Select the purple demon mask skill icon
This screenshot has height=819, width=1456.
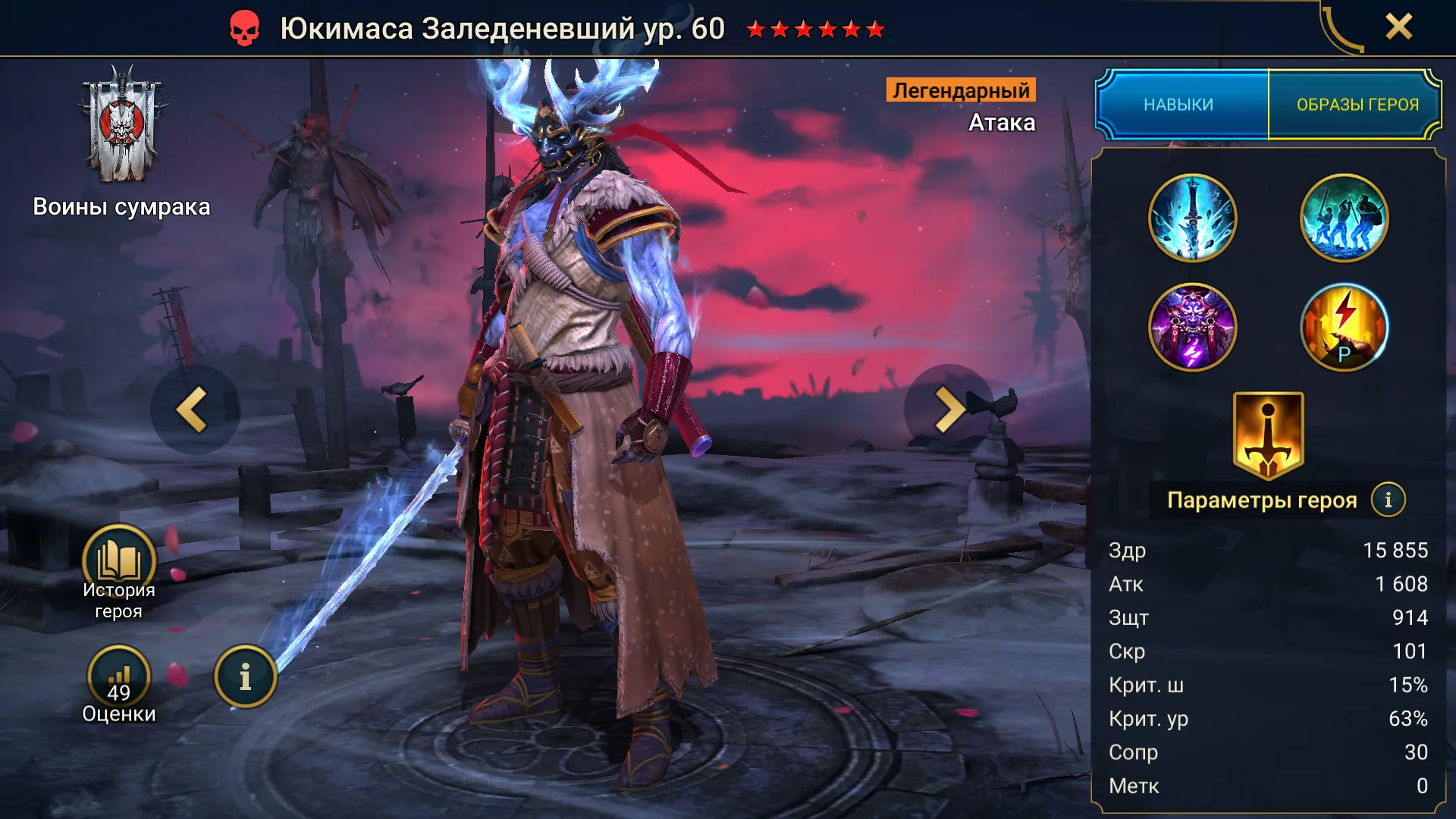(1192, 328)
